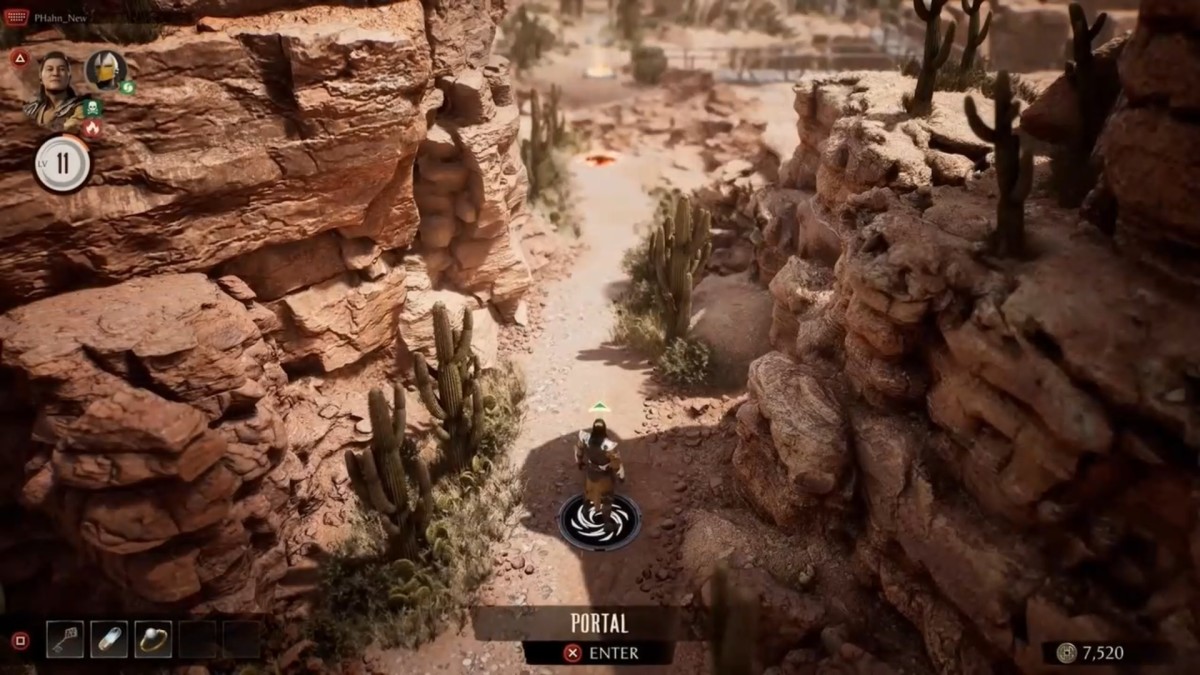
Task: Select the helmeted Kameo partner portrait
Action: tap(104, 69)
